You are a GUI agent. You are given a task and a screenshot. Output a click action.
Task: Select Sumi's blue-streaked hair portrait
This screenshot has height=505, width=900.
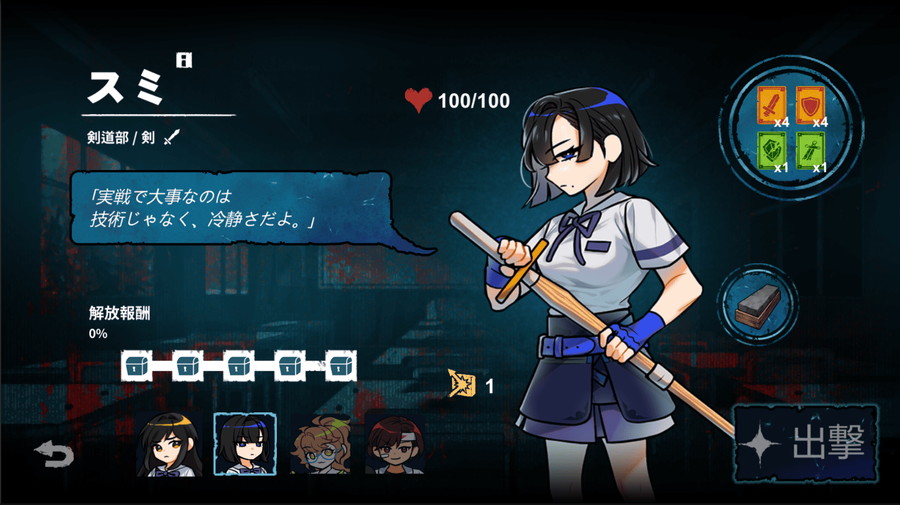[245, 445]
